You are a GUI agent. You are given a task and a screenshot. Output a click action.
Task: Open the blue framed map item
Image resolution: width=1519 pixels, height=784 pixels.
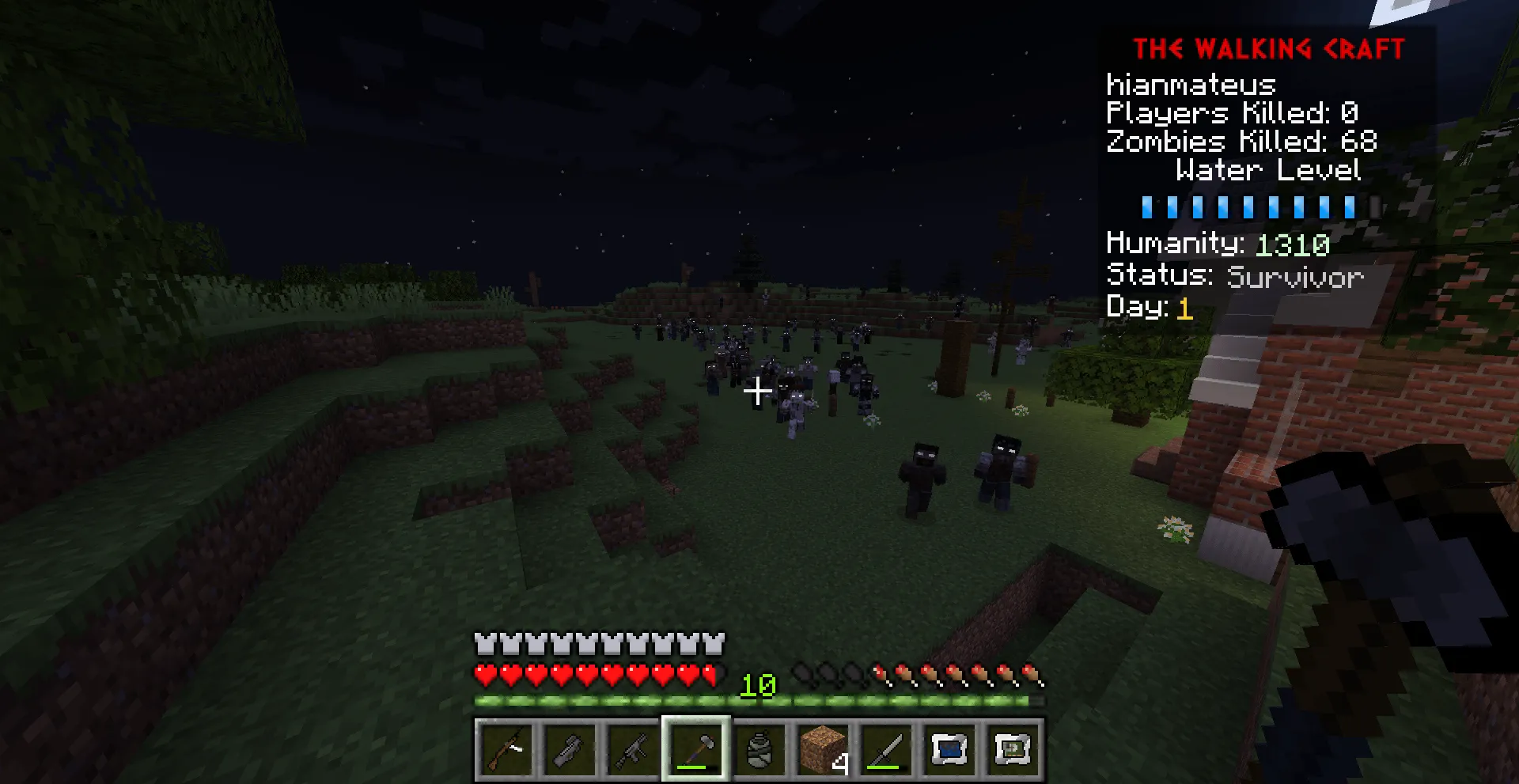[949, 748]
